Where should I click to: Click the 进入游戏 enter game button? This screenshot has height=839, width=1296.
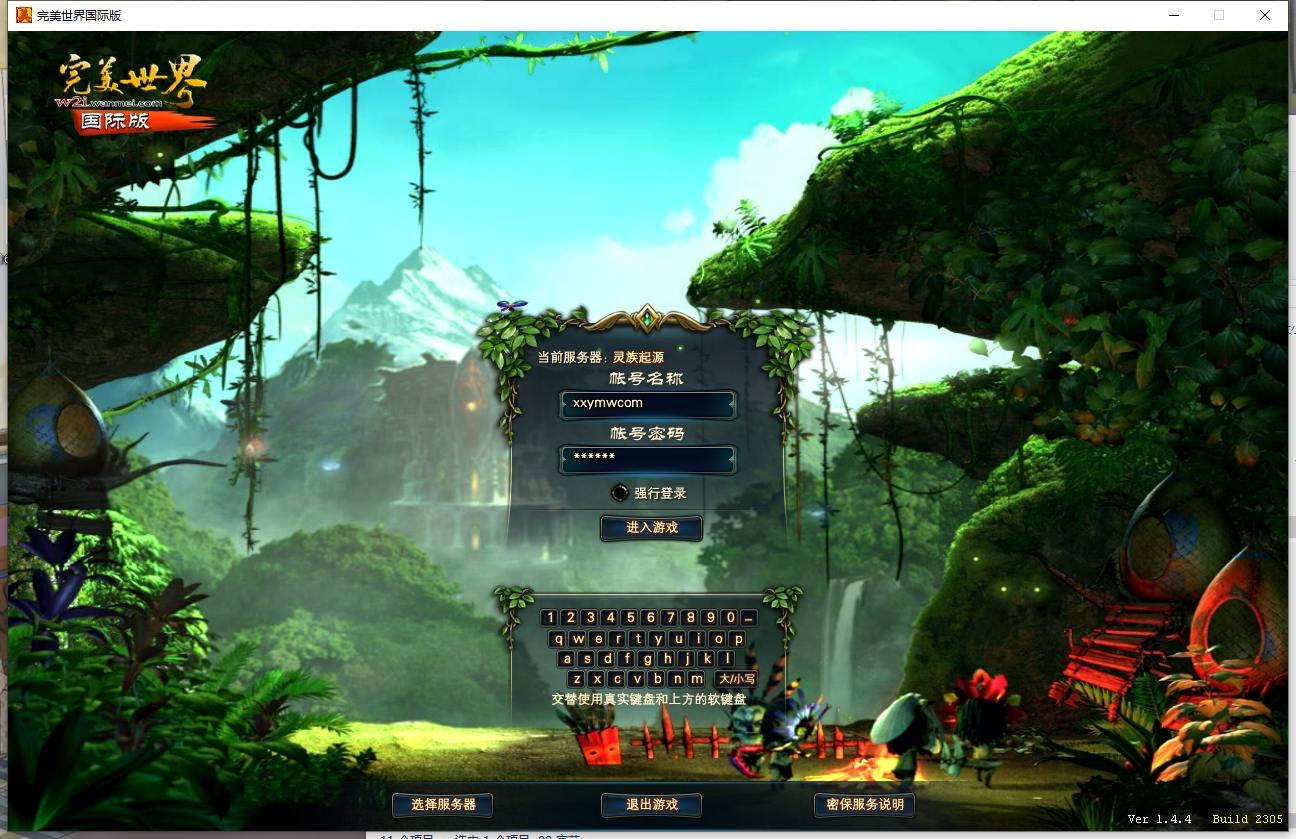650,528
